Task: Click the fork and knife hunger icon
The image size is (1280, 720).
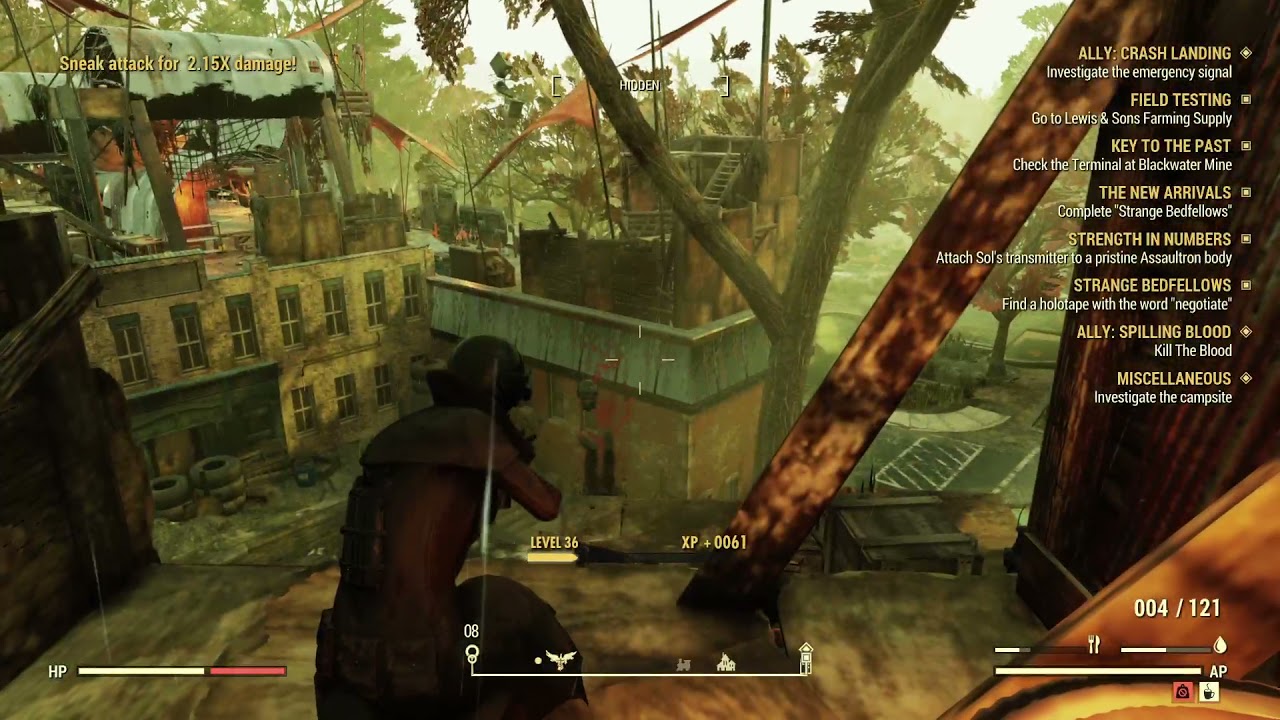Action: 1094,646
